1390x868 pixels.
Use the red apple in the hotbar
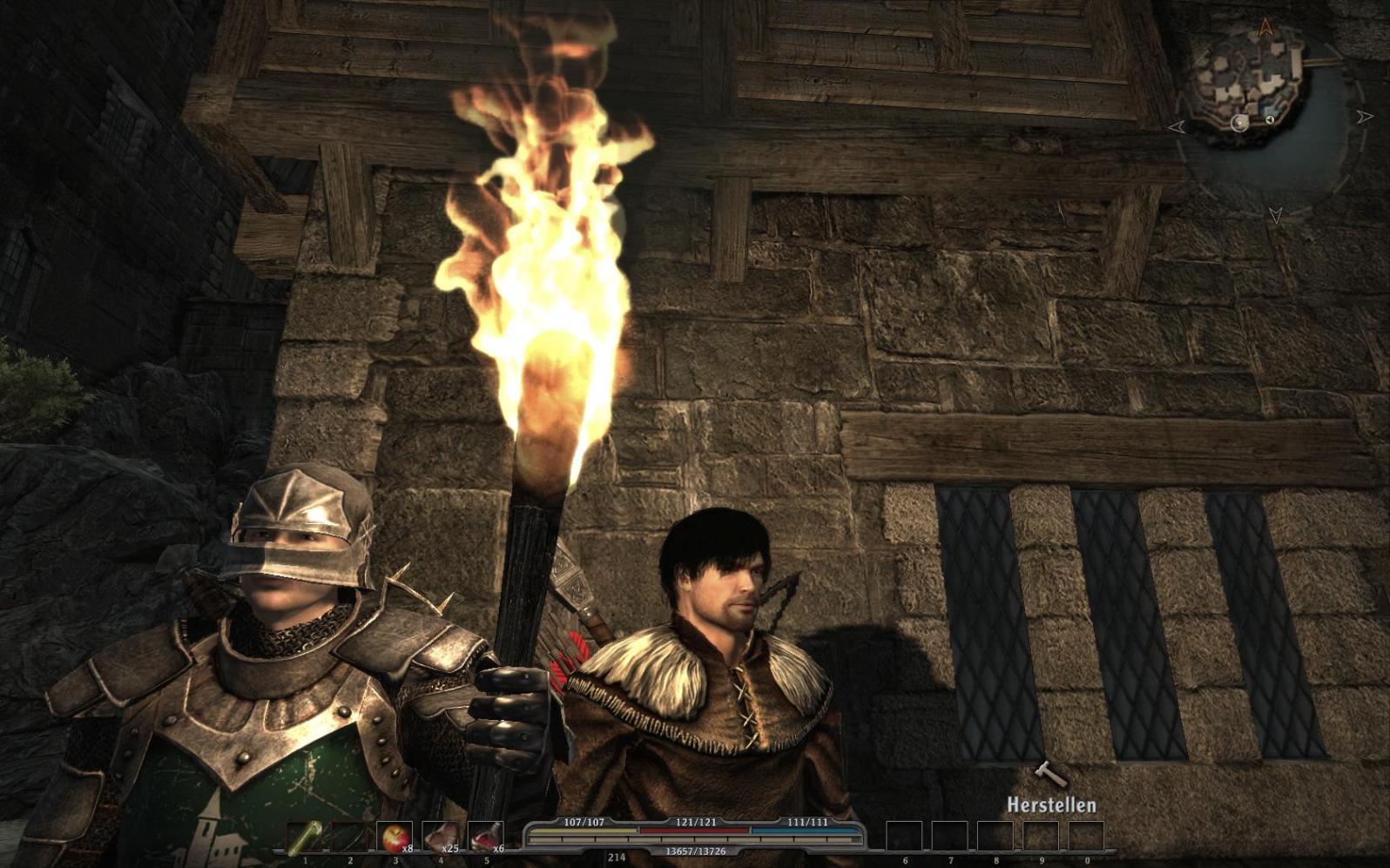[395, 838]
